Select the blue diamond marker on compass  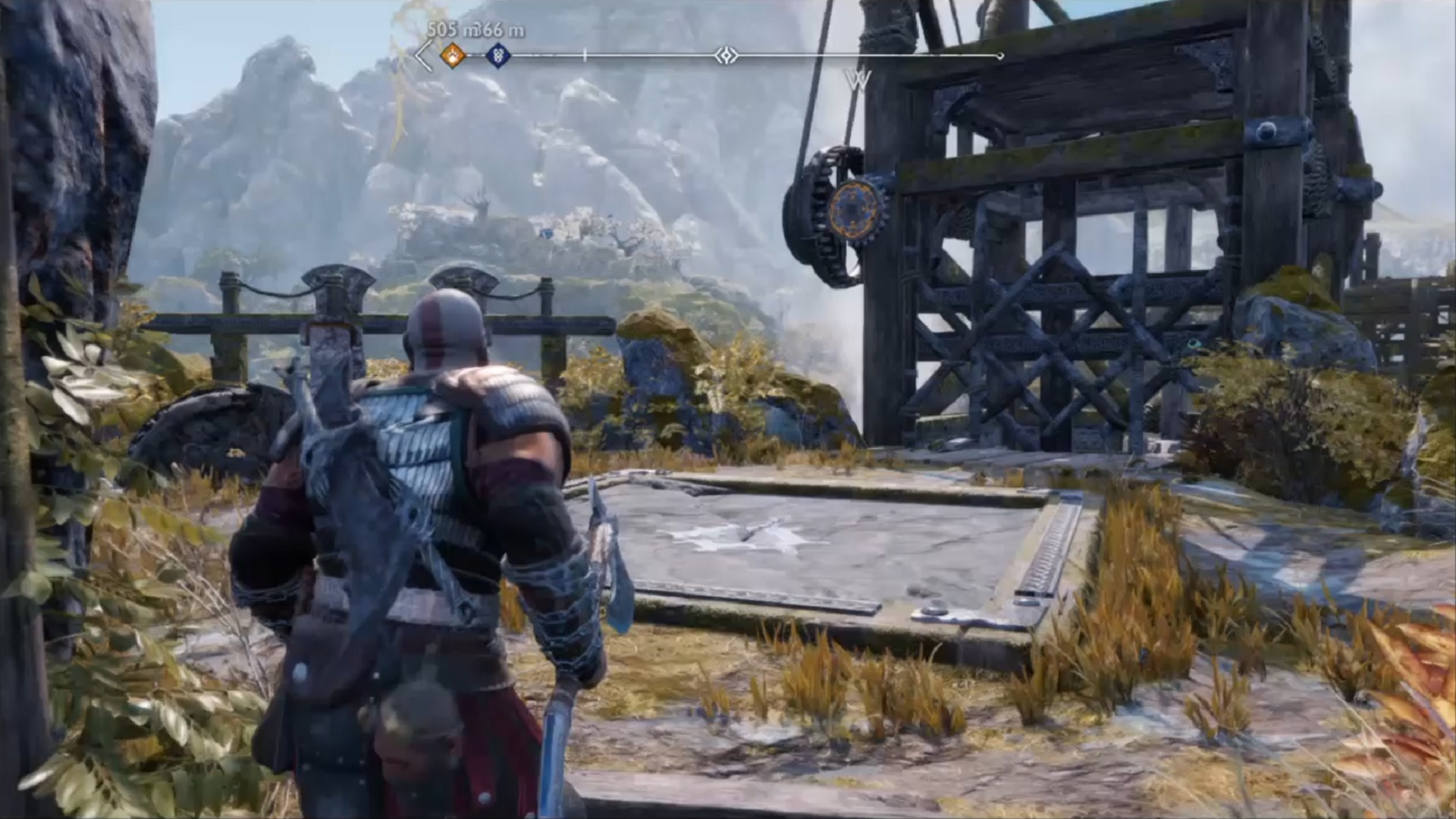point(497,55)
